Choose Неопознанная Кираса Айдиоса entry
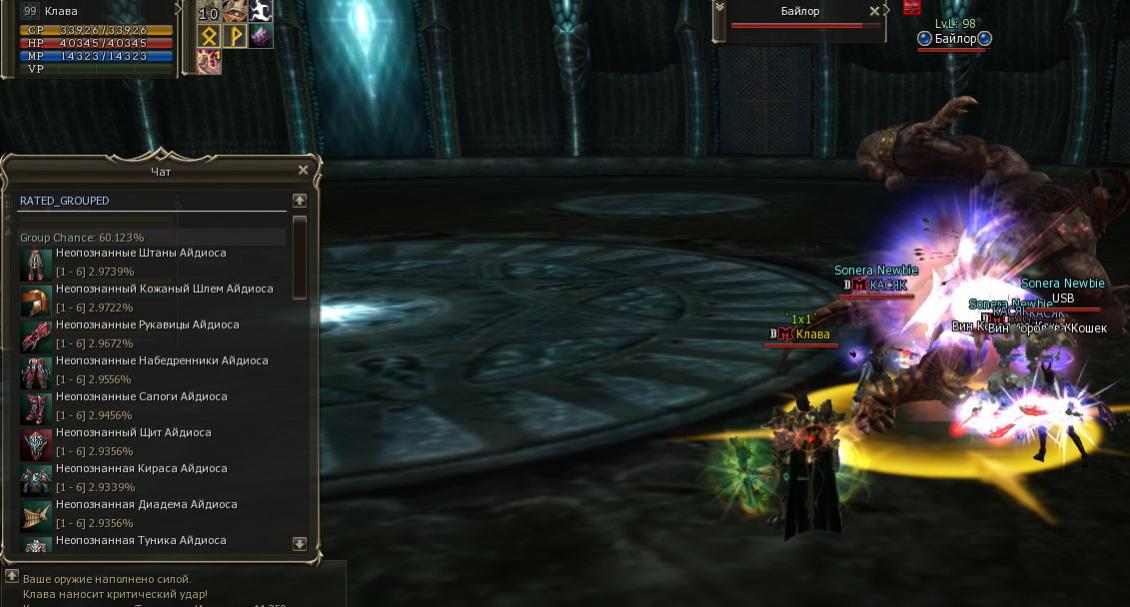Viewport: 1130px width, 607px height. [141, 469]
